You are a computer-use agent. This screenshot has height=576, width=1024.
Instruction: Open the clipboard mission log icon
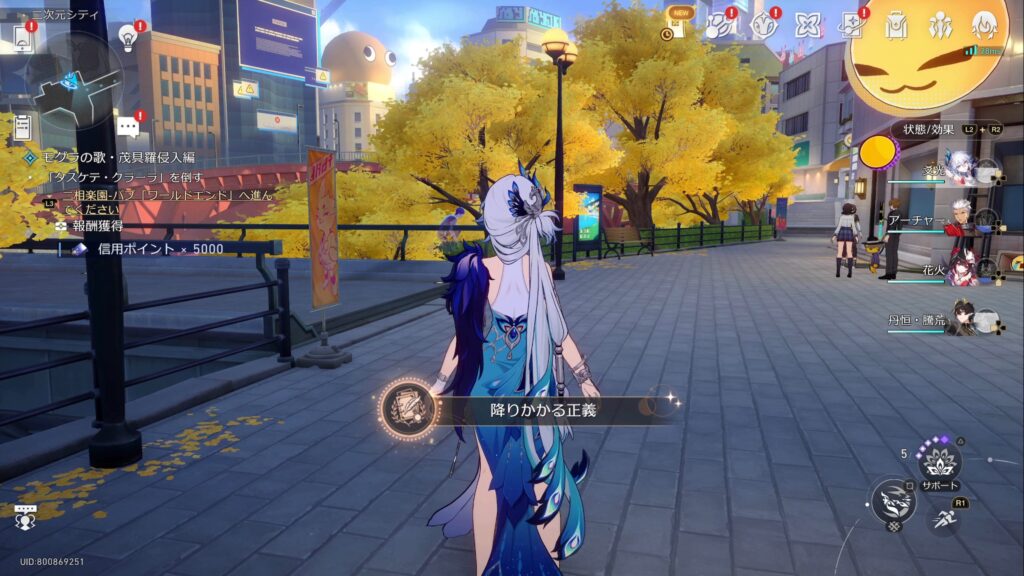[x=22, y=127]
